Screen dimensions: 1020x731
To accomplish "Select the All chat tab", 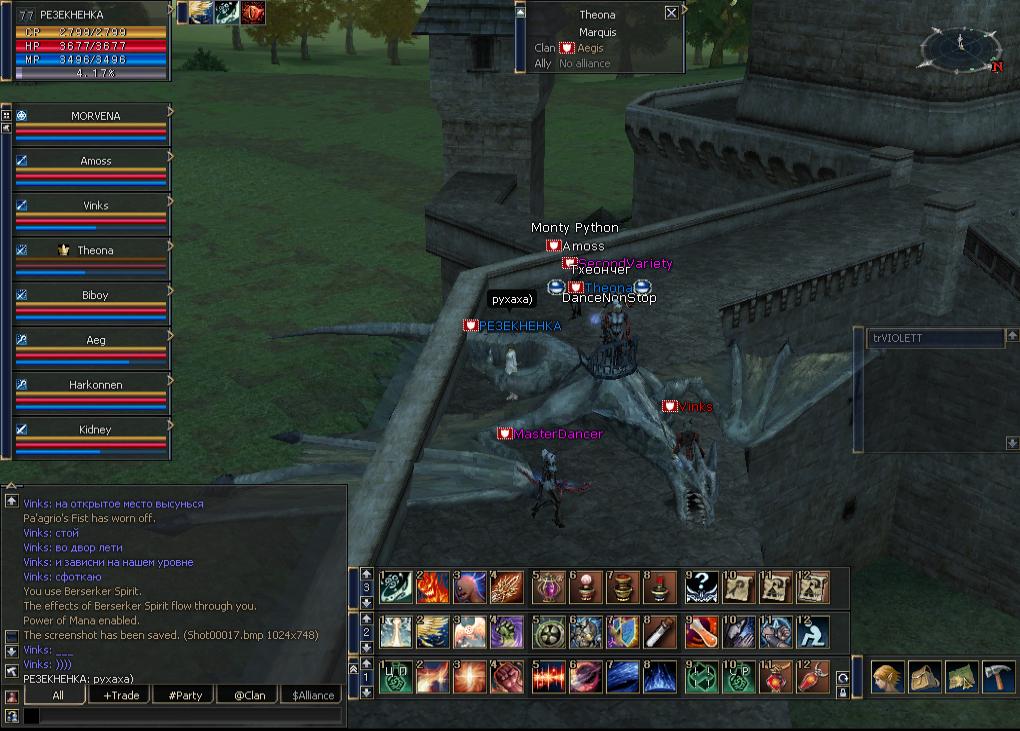I will (x=57, y=695).
